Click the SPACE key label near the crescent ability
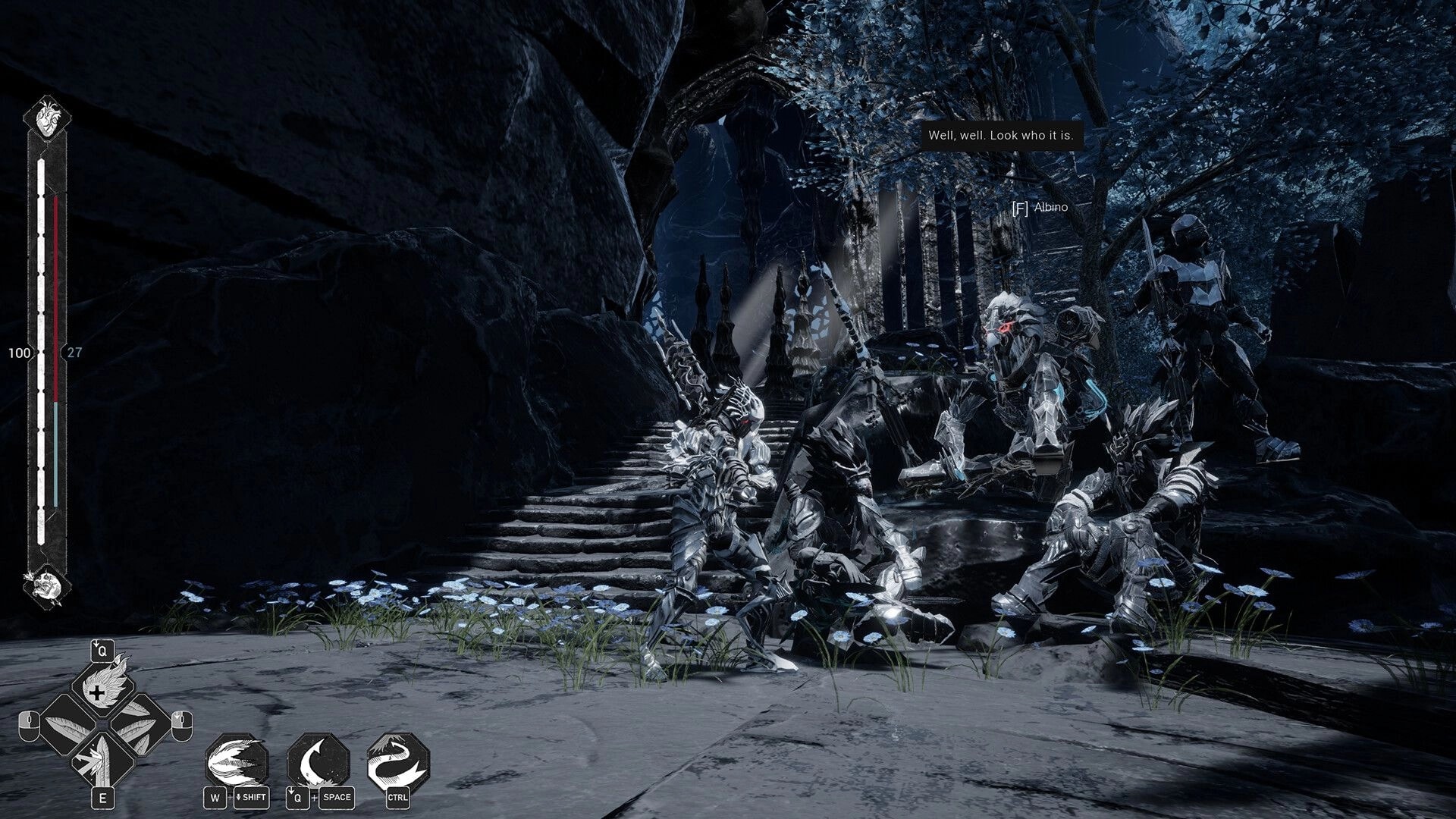This screenshot has height=819, width=1456. pos(337,798)
